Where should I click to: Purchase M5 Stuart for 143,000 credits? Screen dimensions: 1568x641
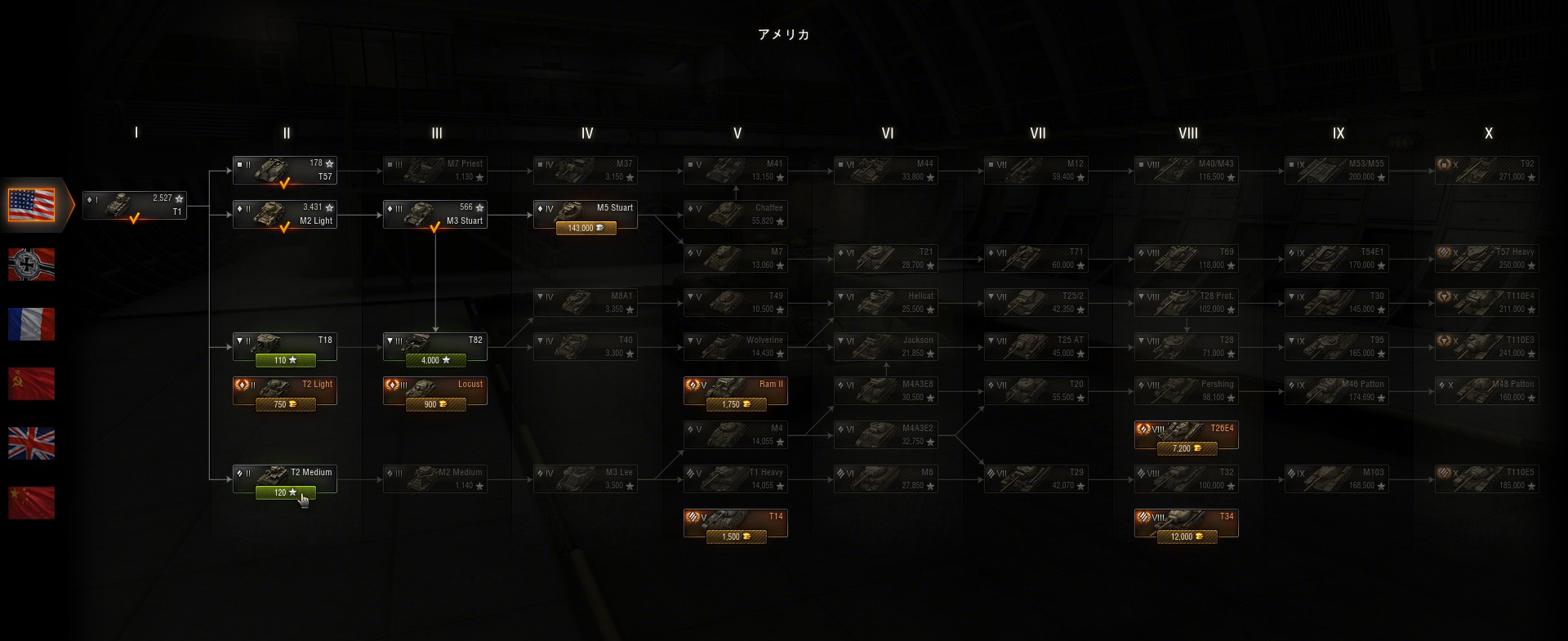point(586,229)
